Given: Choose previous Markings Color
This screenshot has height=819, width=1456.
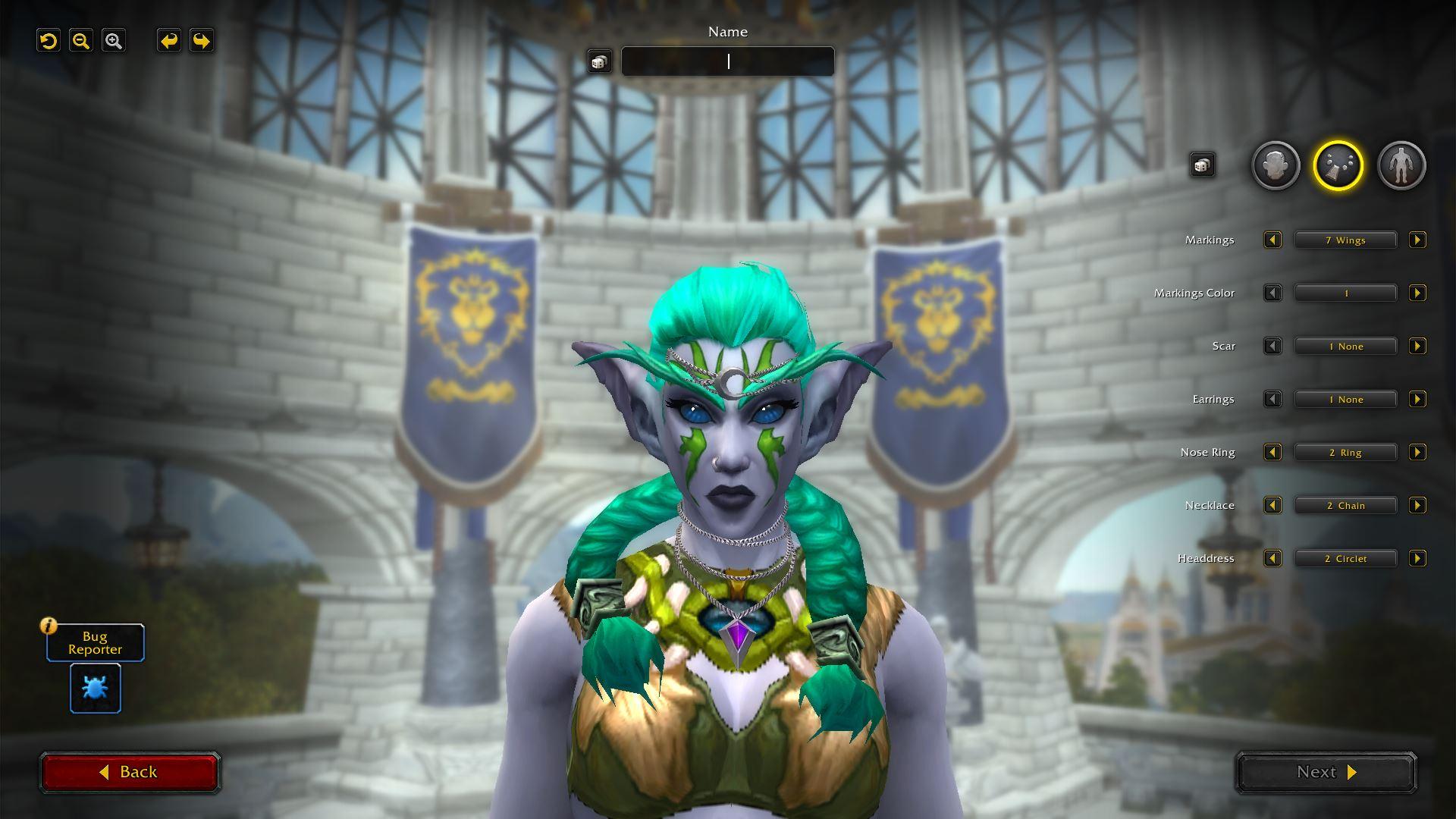Looking at the screenshot, I should click(1272, 293).
